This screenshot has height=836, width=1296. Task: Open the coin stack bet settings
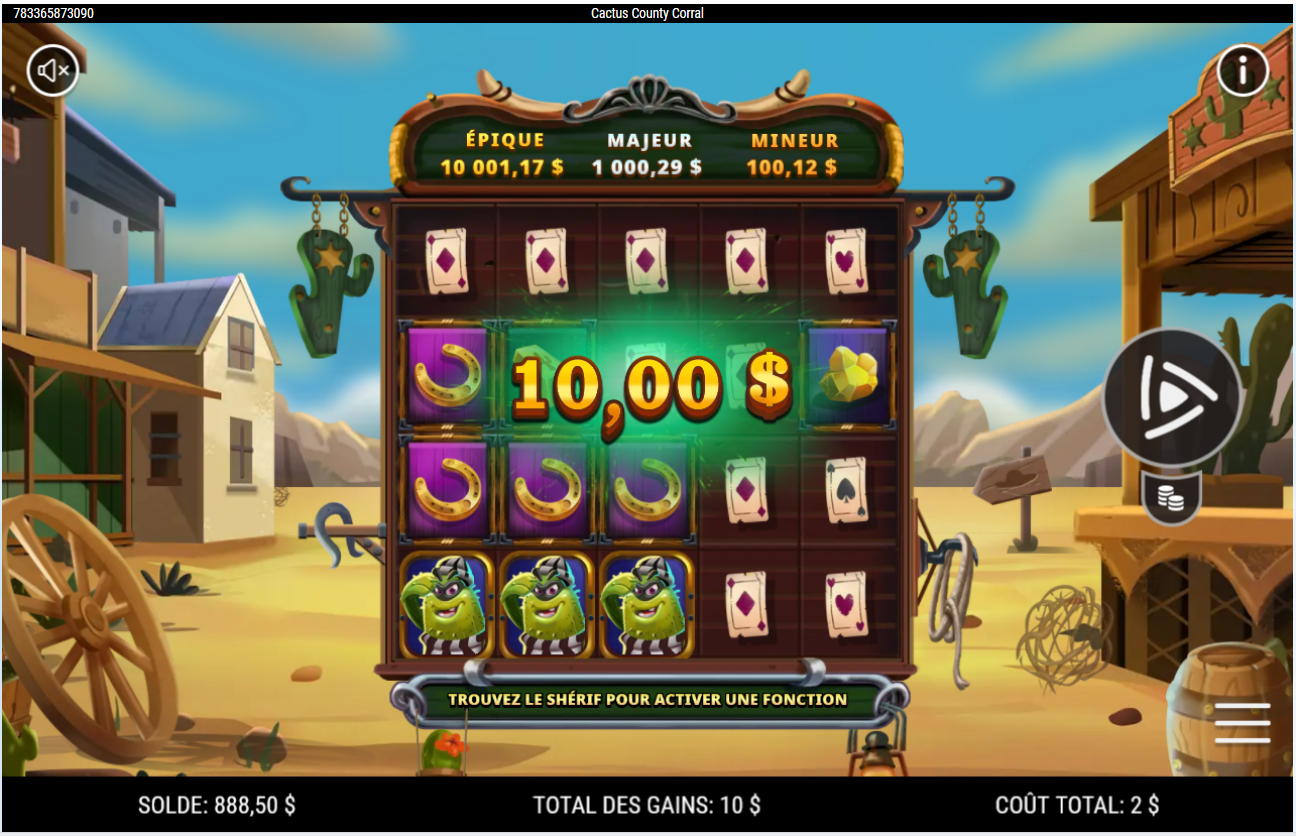pyautogui.click(x=1171, y=497)
